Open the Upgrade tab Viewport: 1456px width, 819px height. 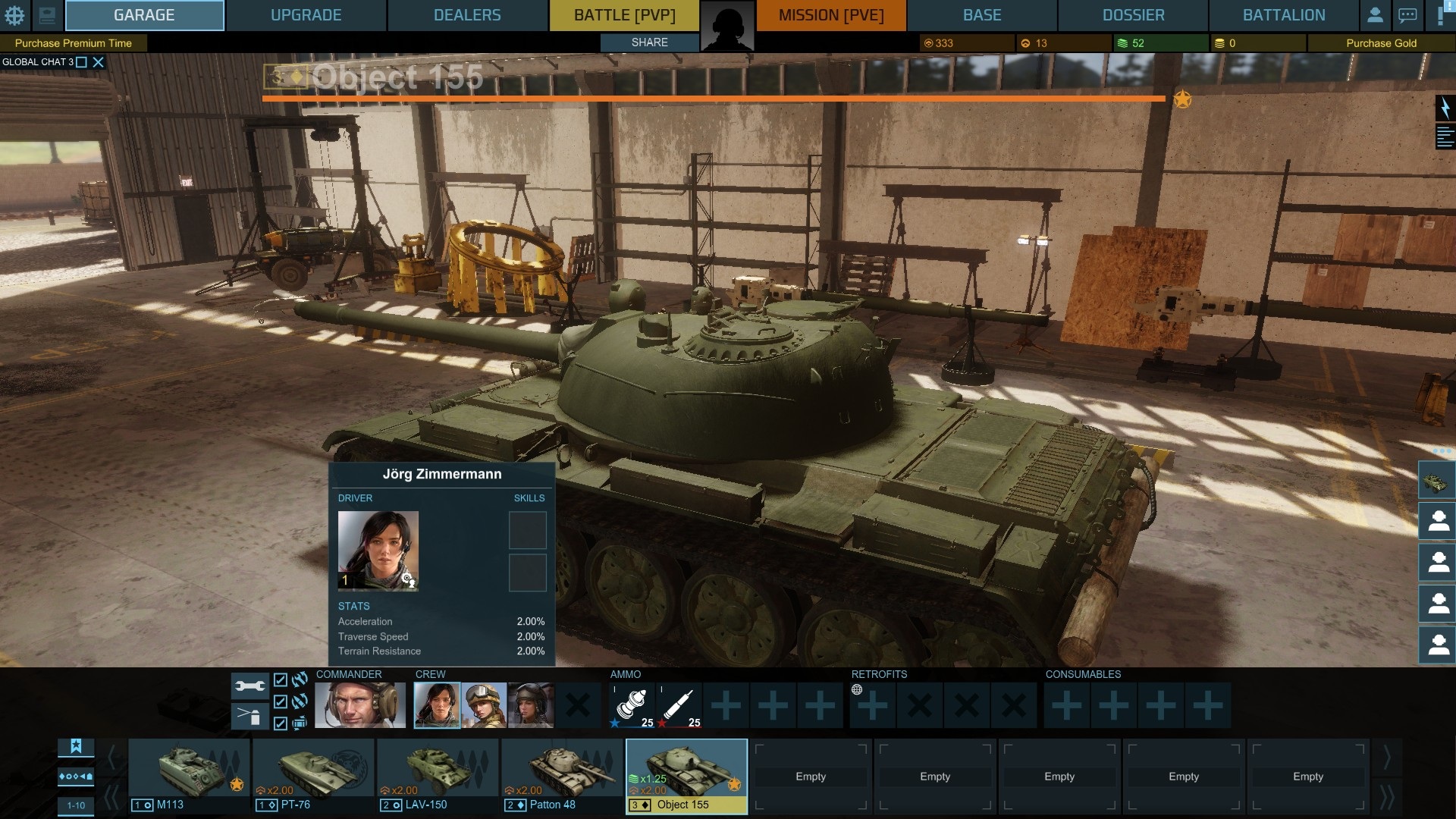tap(306, 15)
